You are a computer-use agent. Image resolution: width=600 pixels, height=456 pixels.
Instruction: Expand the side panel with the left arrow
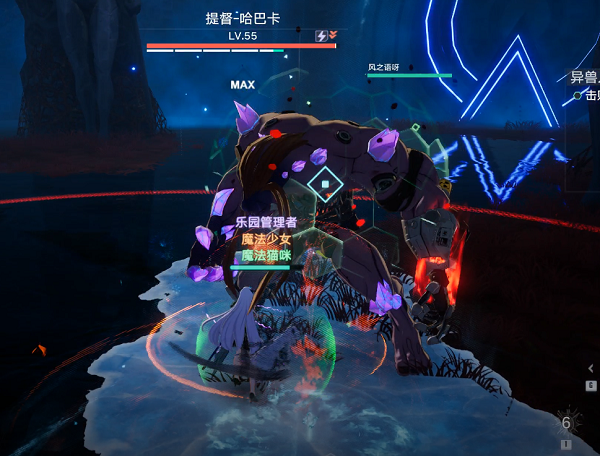pyautogui.click(x=591, y=368)
